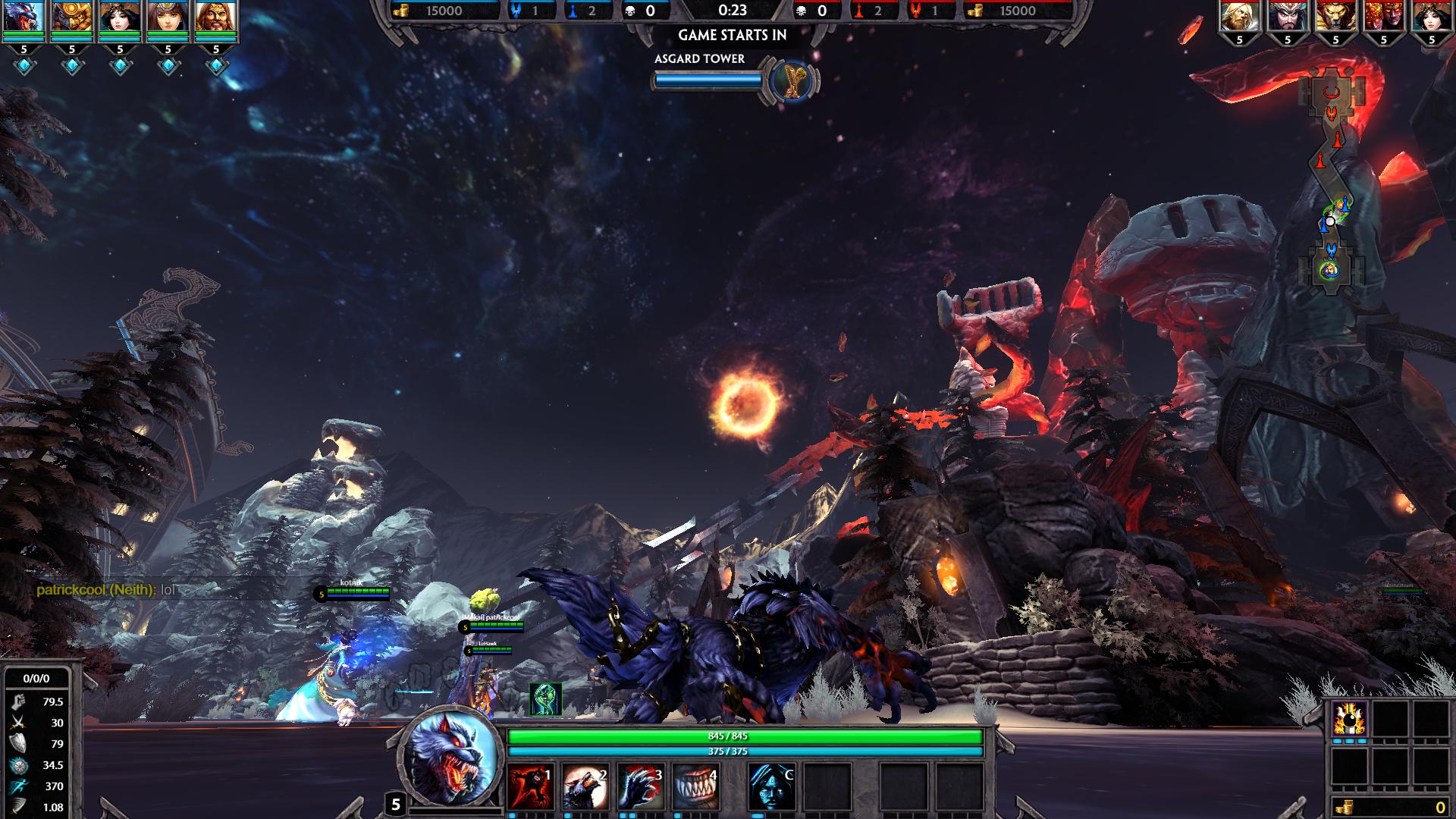Pick the bearded golden-crowned ally portrait

click(216, 18)
